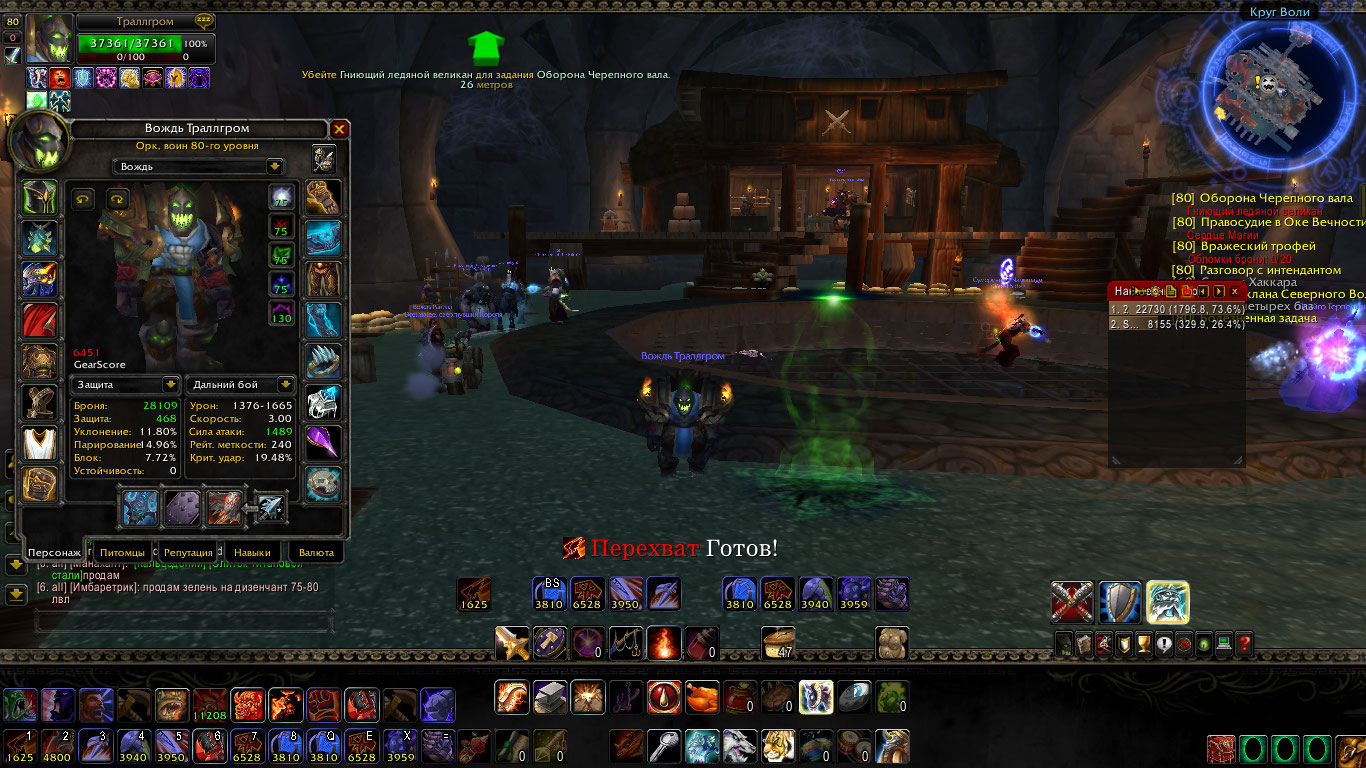Show the Навыки tab
The image size is (1366, 768).
[251, 552]
